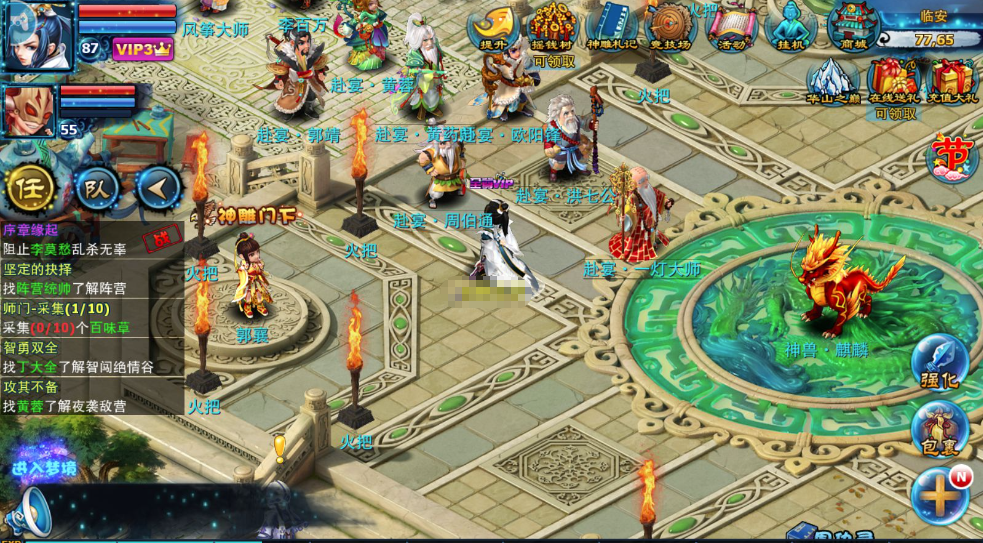
Task: Claim reward from the 摇钱树 money tree
Action: pos(552,27)
